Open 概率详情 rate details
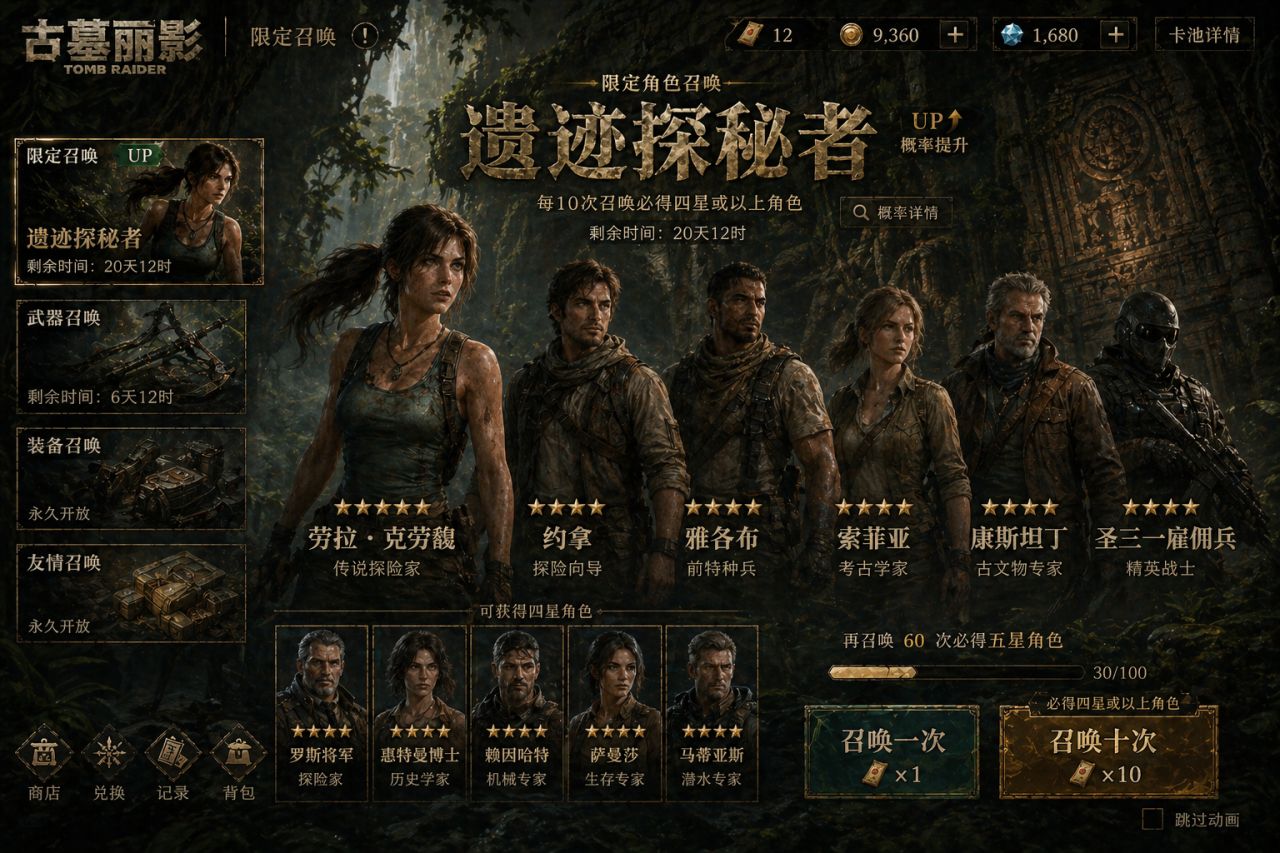 (896, 212)
